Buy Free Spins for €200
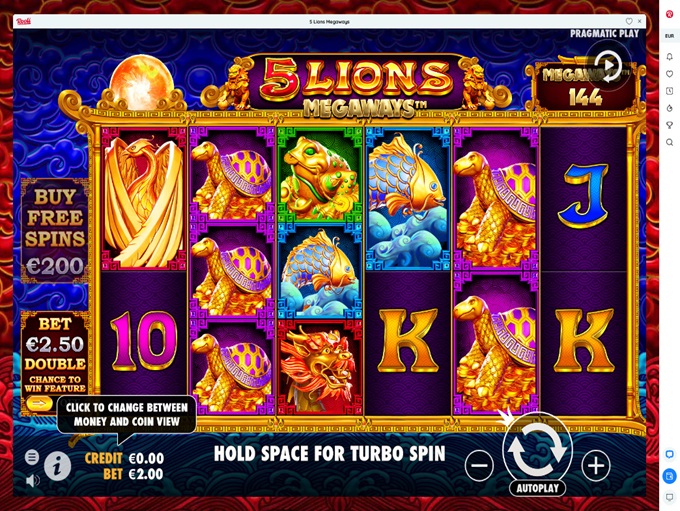 tap(55, 232)
